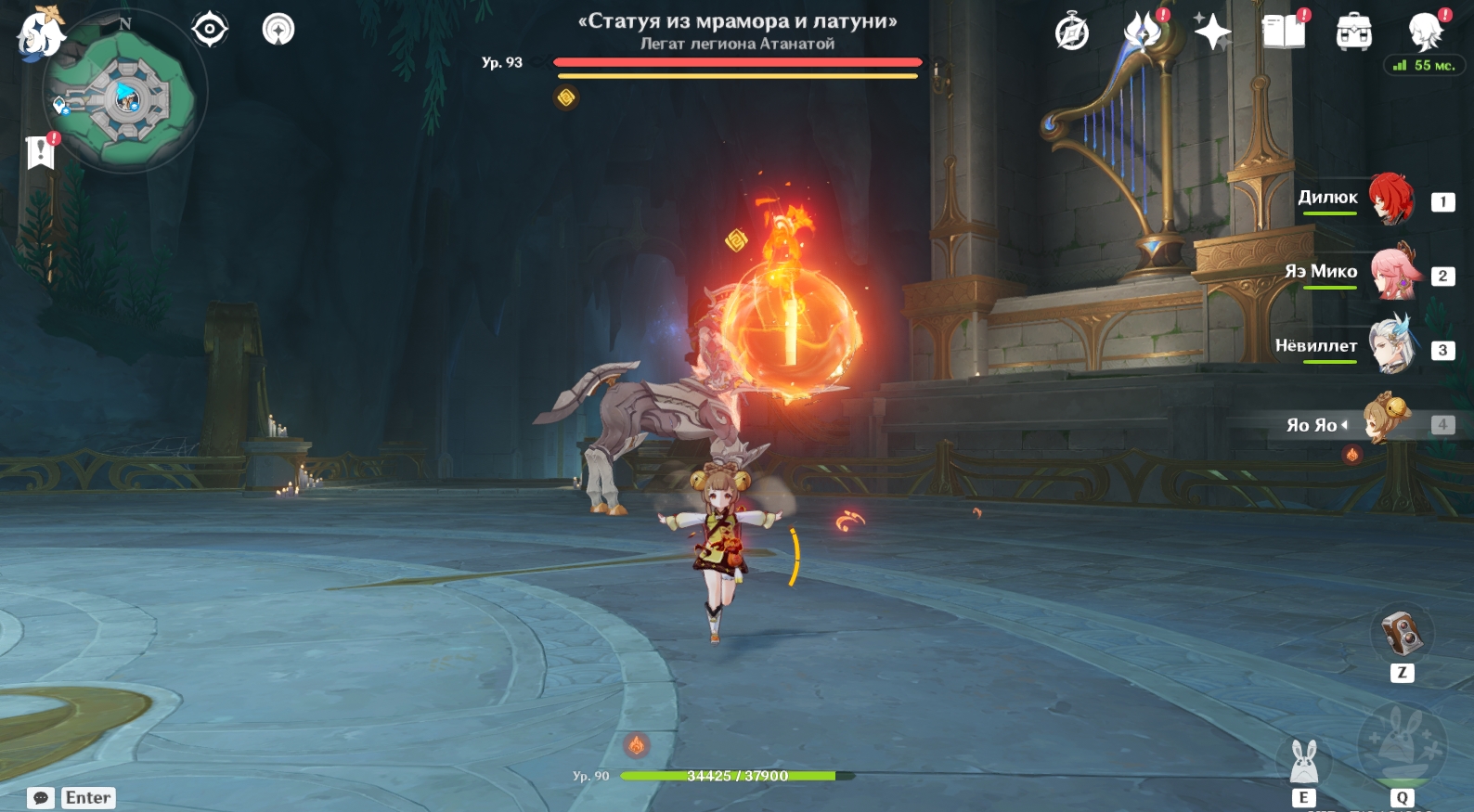Select active character Яо Яо
Image resolution: width=1474 pixels, height=812 pixels.
pos(1386,420)
